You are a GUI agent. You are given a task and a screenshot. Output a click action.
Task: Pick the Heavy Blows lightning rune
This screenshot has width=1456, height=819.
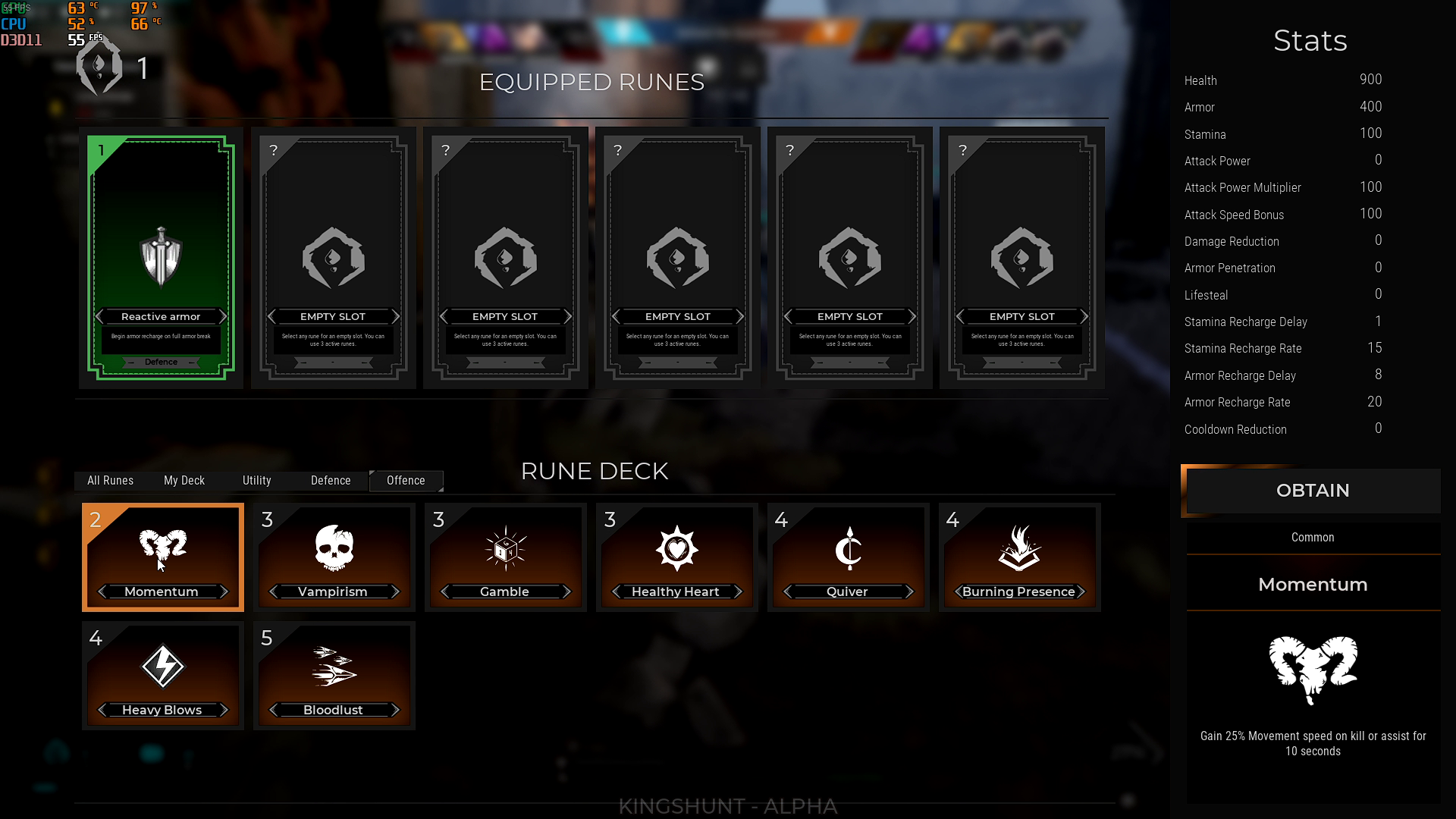162,675
